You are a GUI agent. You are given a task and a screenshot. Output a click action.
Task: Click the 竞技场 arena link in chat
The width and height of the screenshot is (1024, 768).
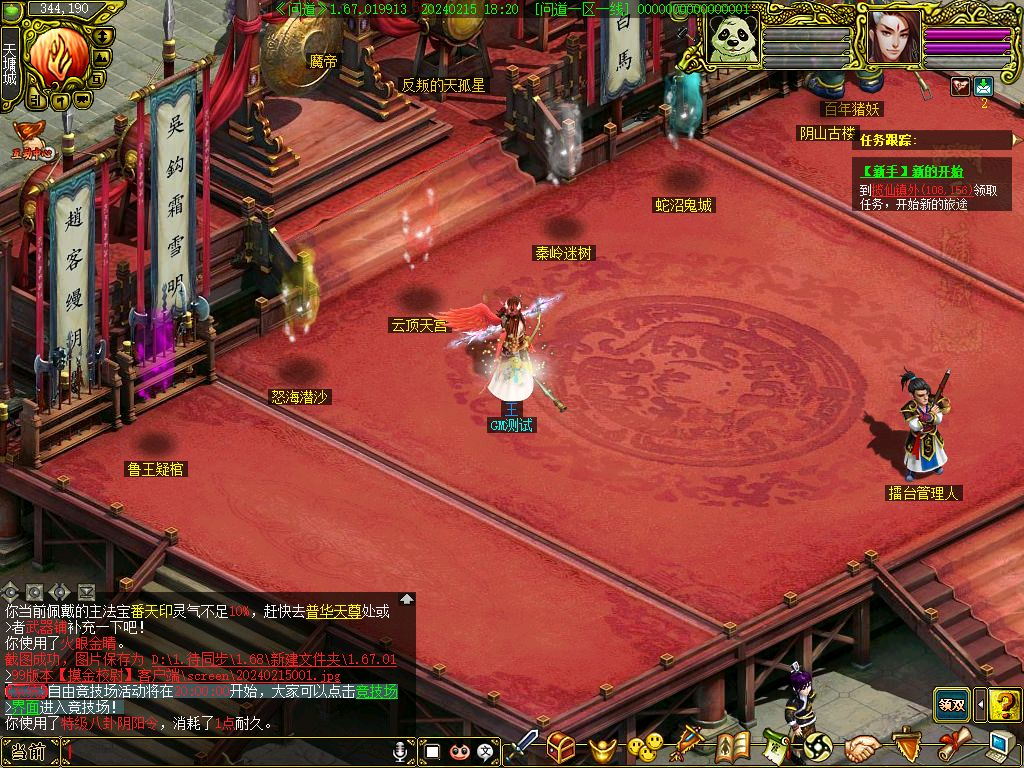(x=377, y=692)
